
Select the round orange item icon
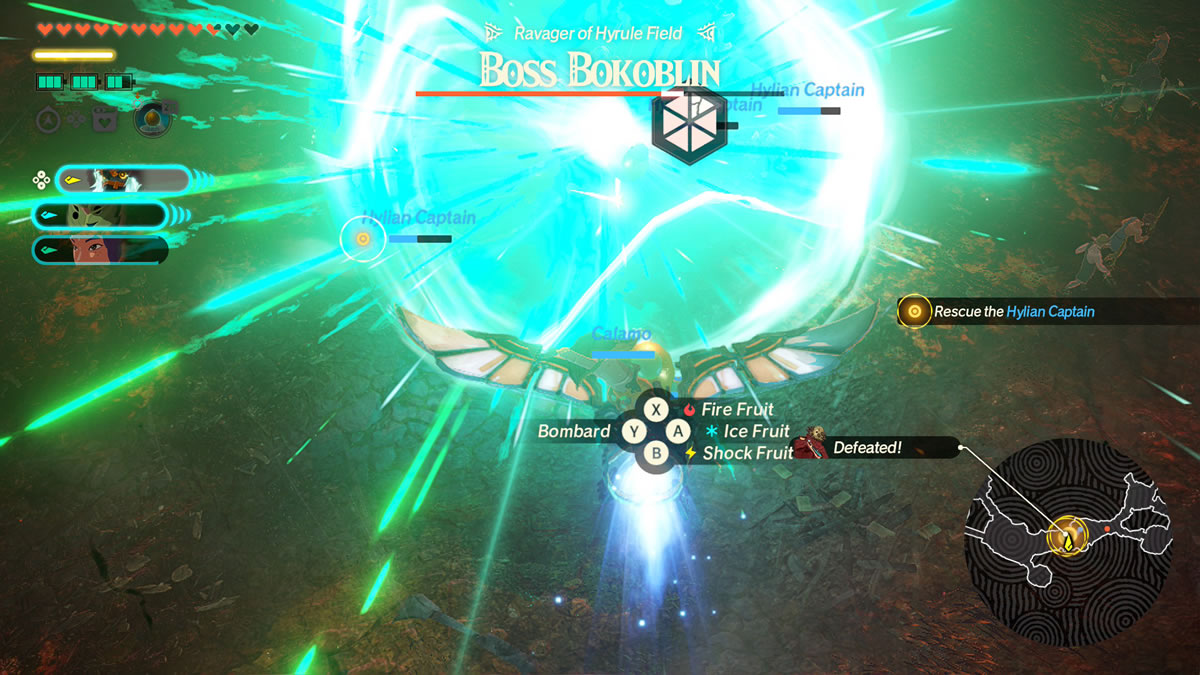152,119
